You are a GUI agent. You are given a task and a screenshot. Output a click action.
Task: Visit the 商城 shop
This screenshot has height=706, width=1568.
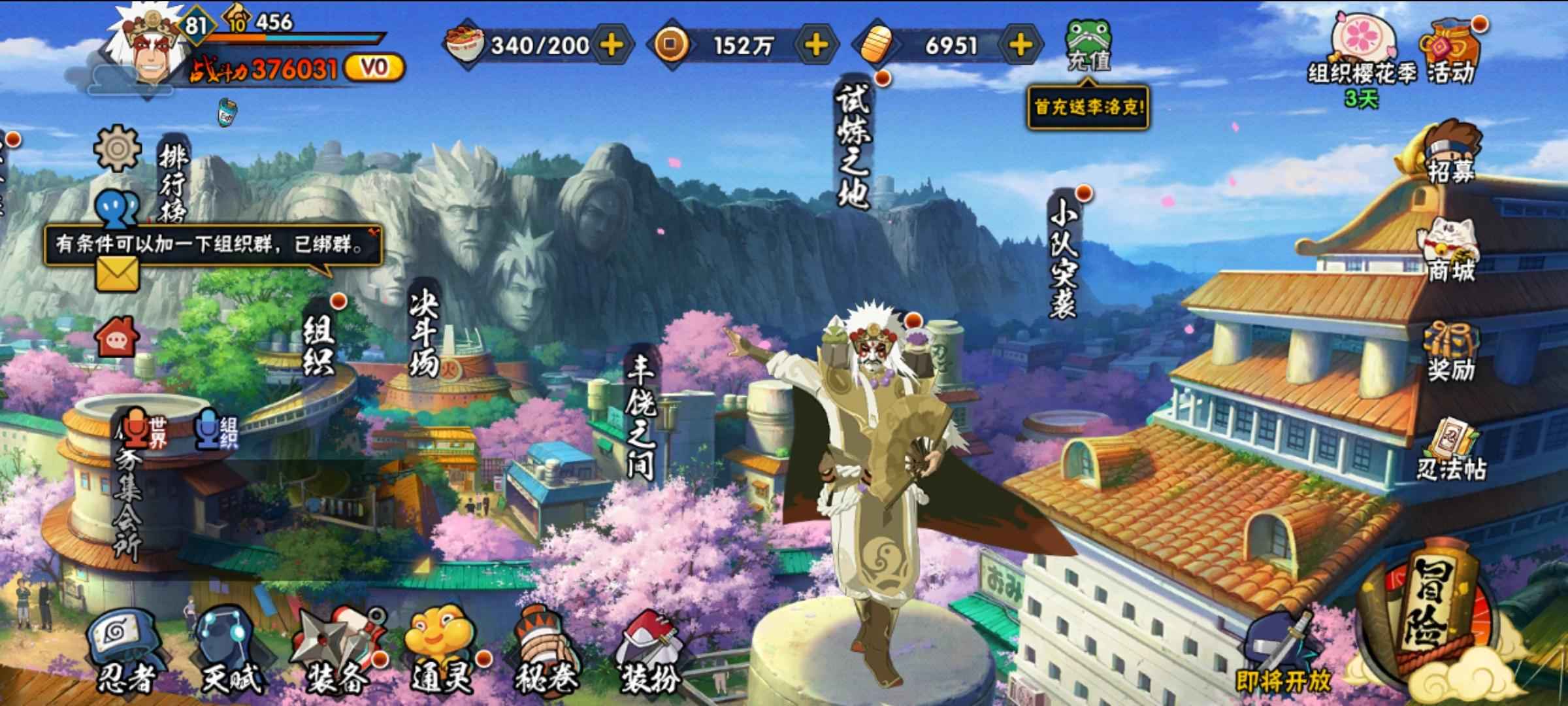click(1450, 252)
